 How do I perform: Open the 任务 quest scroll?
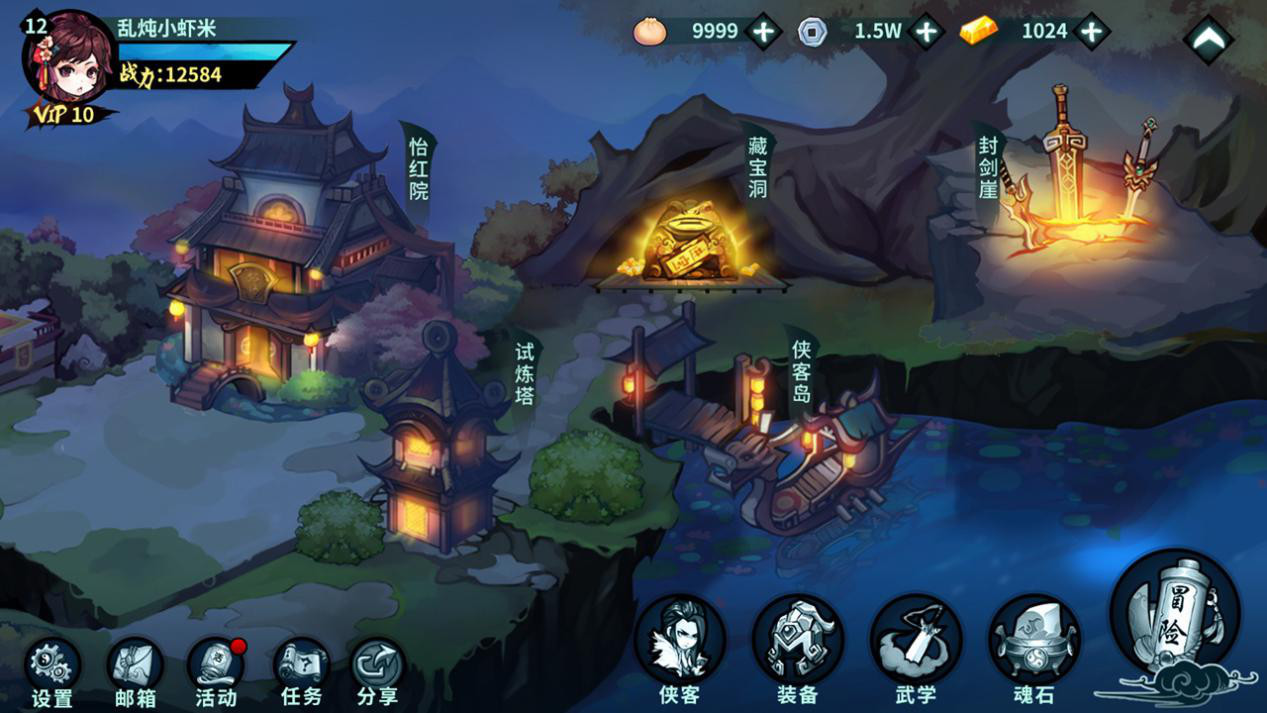pyautogui.click(x=300, y=666)
